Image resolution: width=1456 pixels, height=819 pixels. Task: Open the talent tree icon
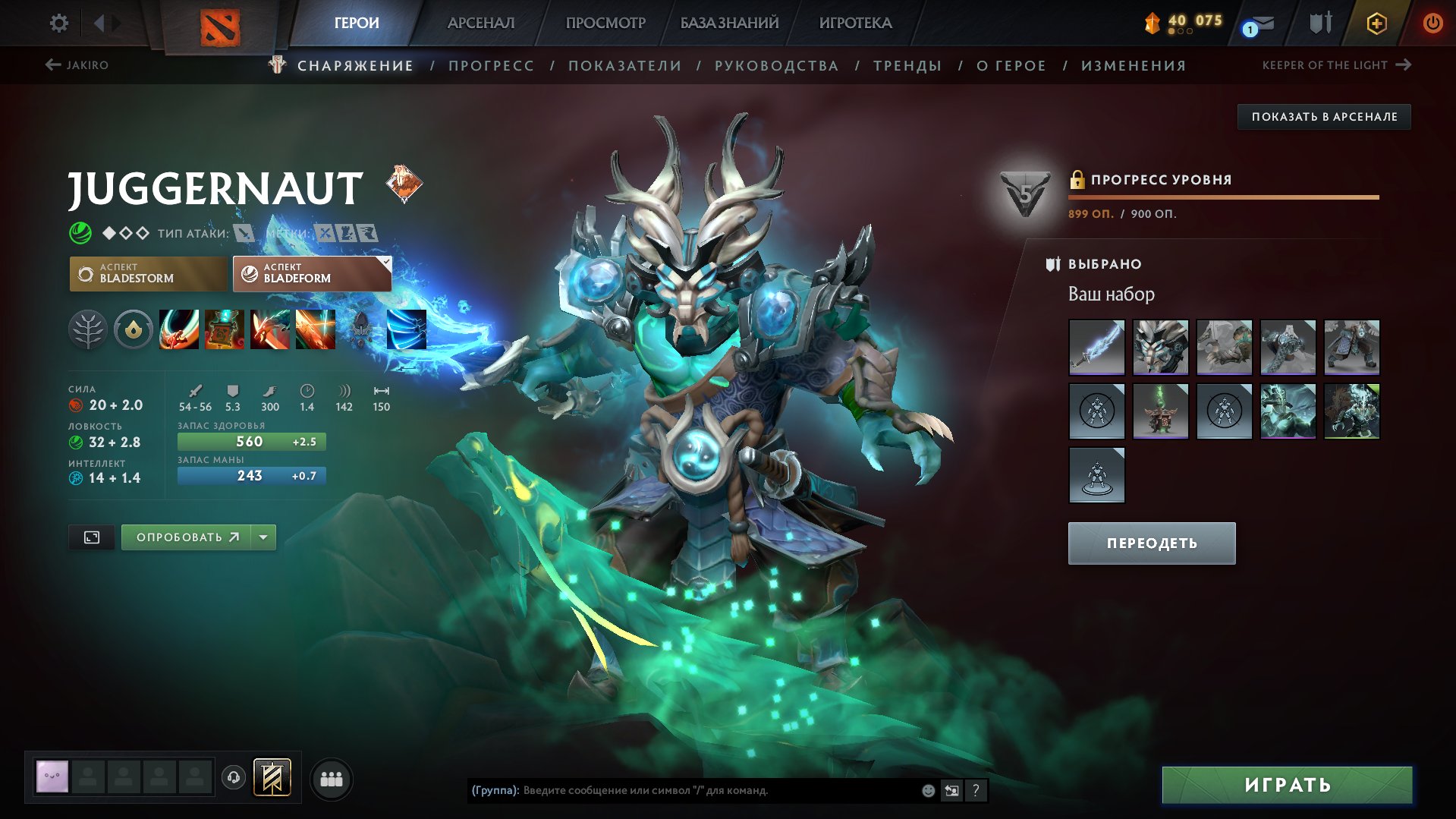pos(89,329)
